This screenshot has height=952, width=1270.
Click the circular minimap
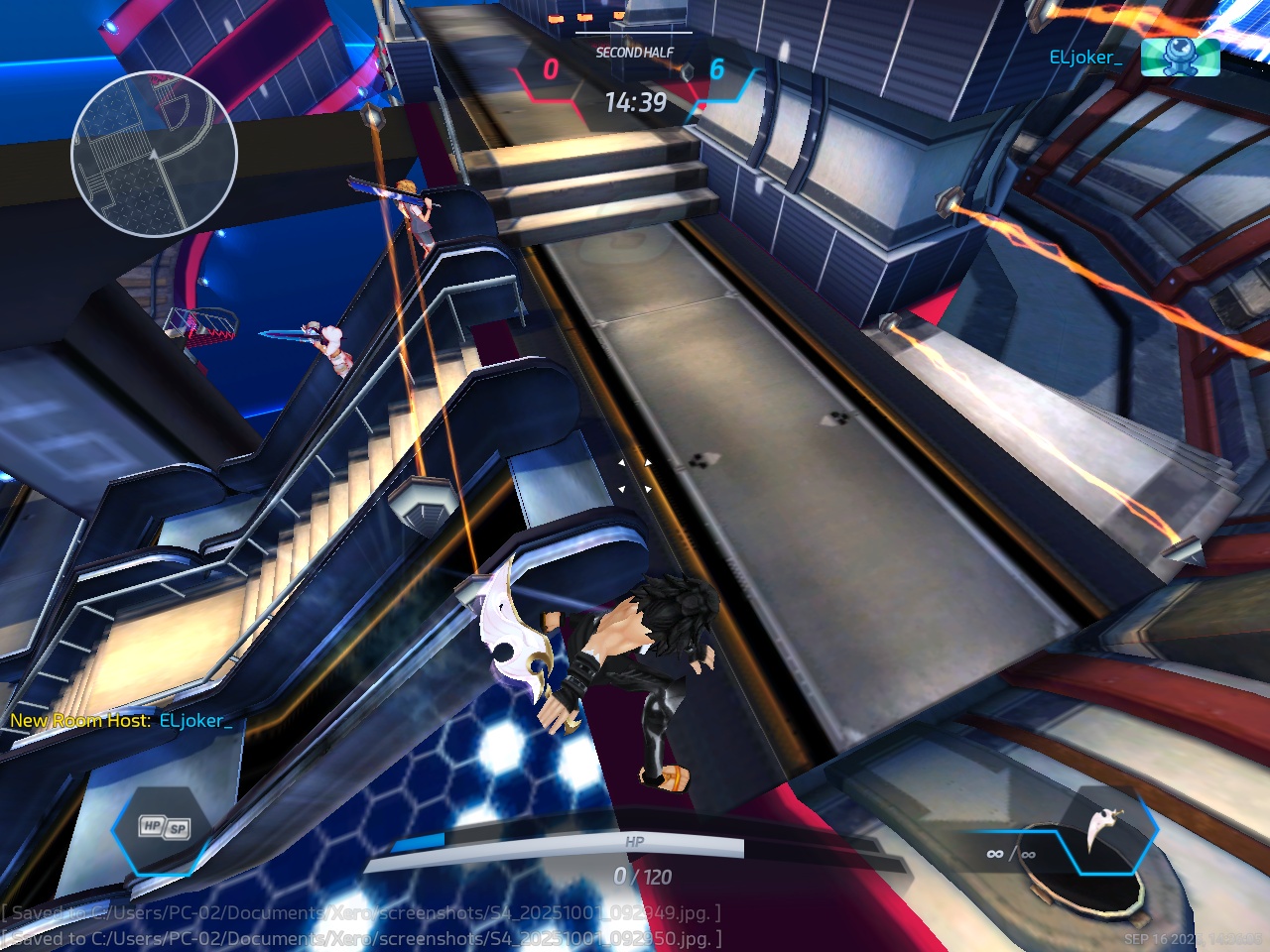coord(154,154)
